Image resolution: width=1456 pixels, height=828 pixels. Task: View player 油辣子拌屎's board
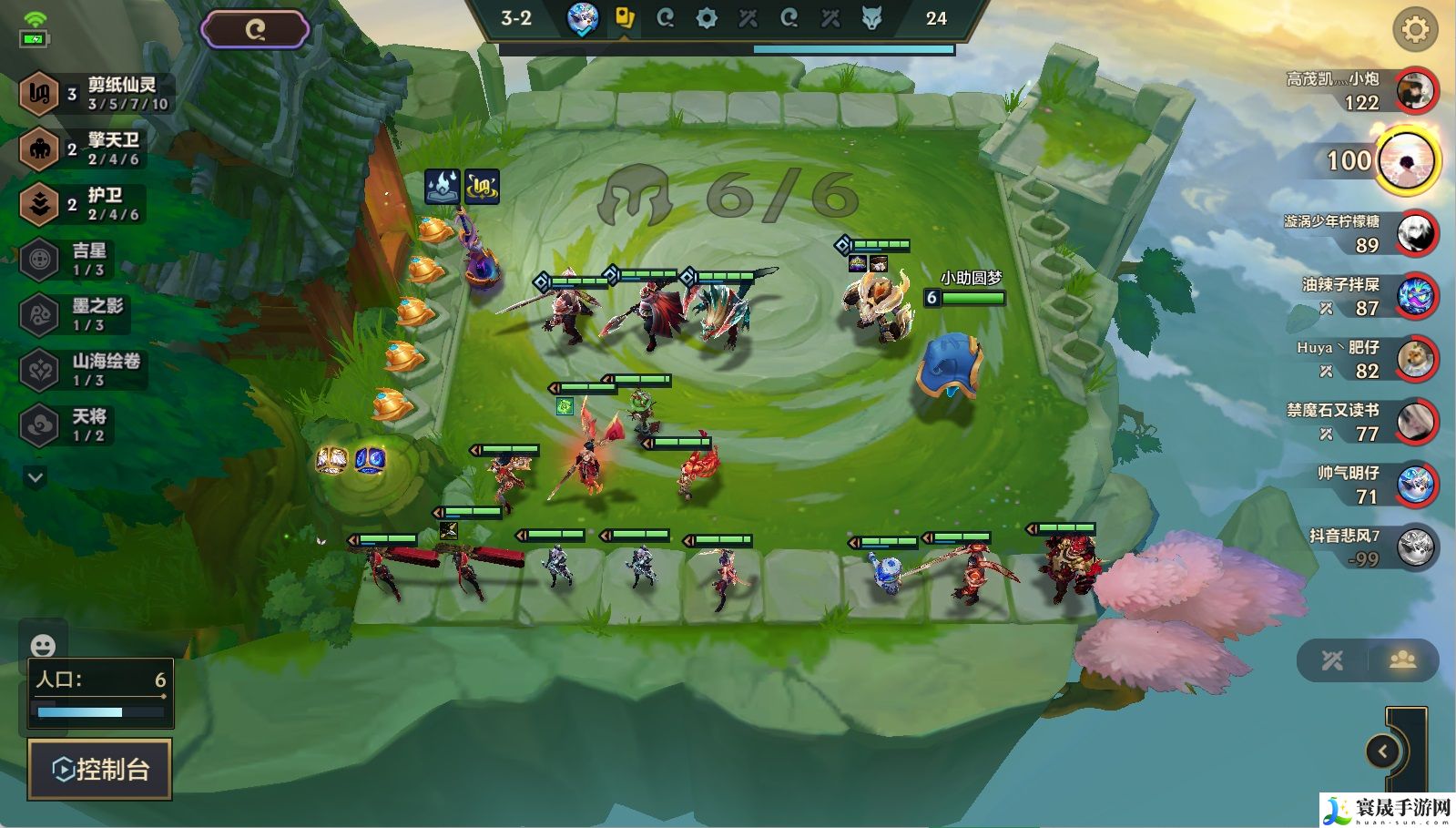[x=1416, y=297]
